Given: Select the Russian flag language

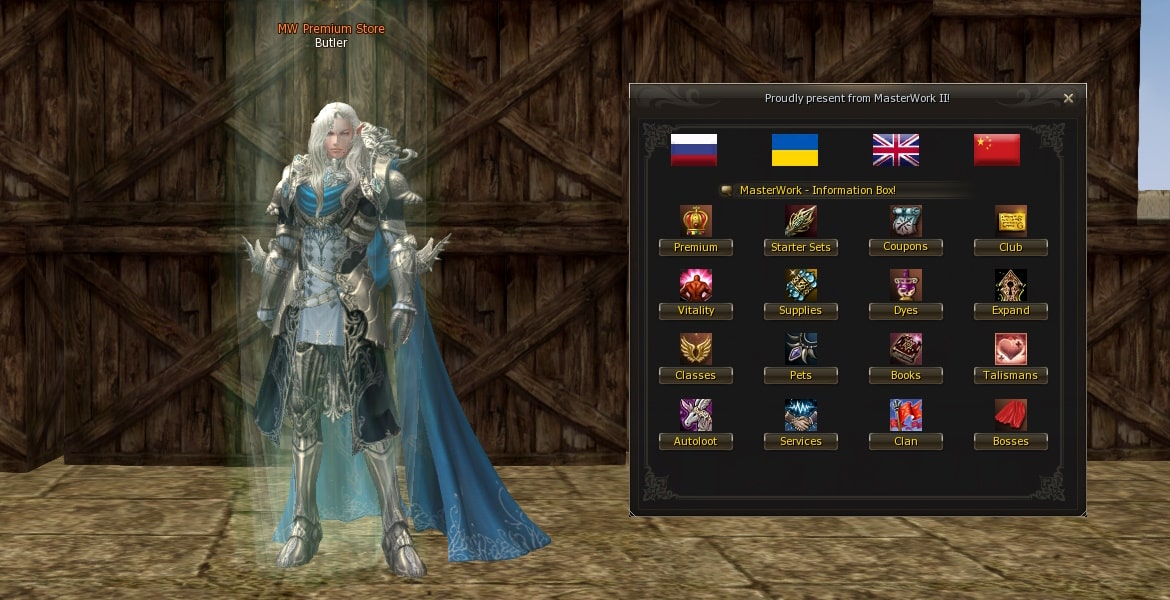Looking at the screenshot, I should point(694,150).
